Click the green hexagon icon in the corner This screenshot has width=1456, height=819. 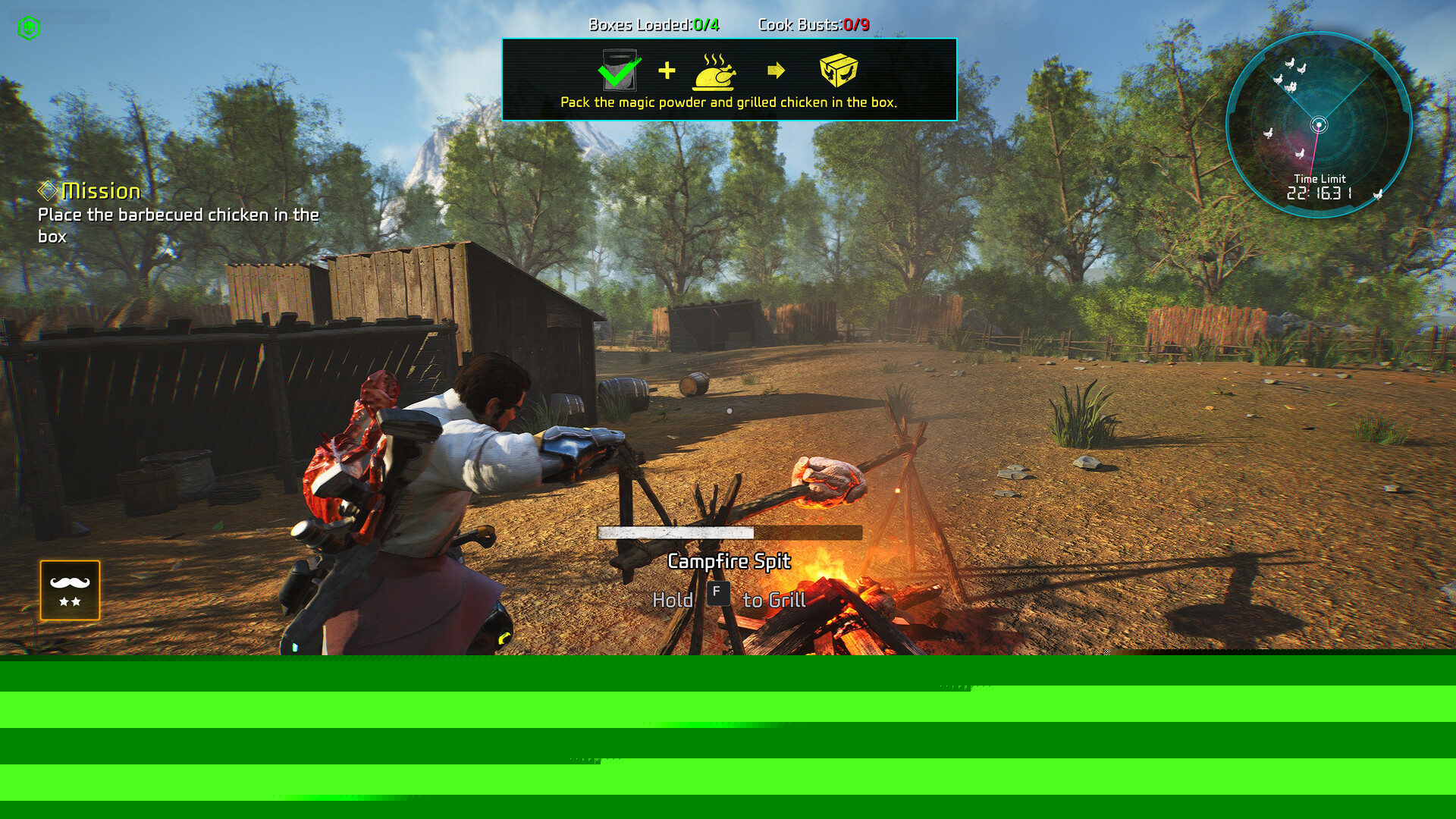click(29, 28)
